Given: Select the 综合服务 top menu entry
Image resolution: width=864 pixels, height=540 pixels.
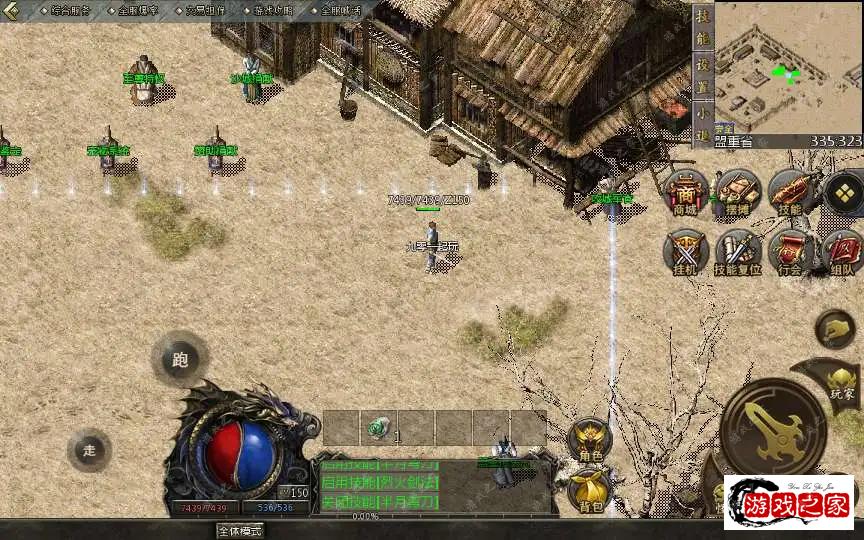Looking at the screenshot, I should pyautogui.click(x=68, y=10).
